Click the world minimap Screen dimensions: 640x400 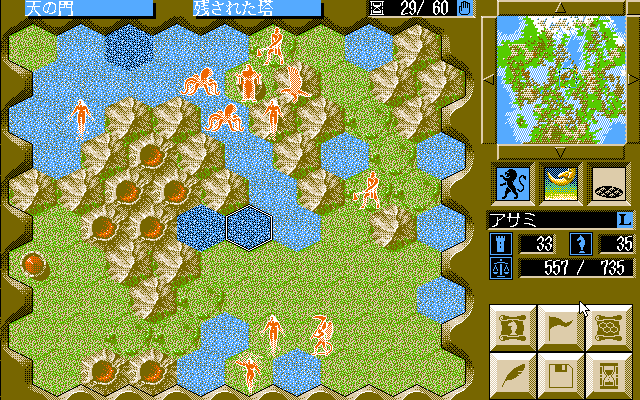click(560, 79)
